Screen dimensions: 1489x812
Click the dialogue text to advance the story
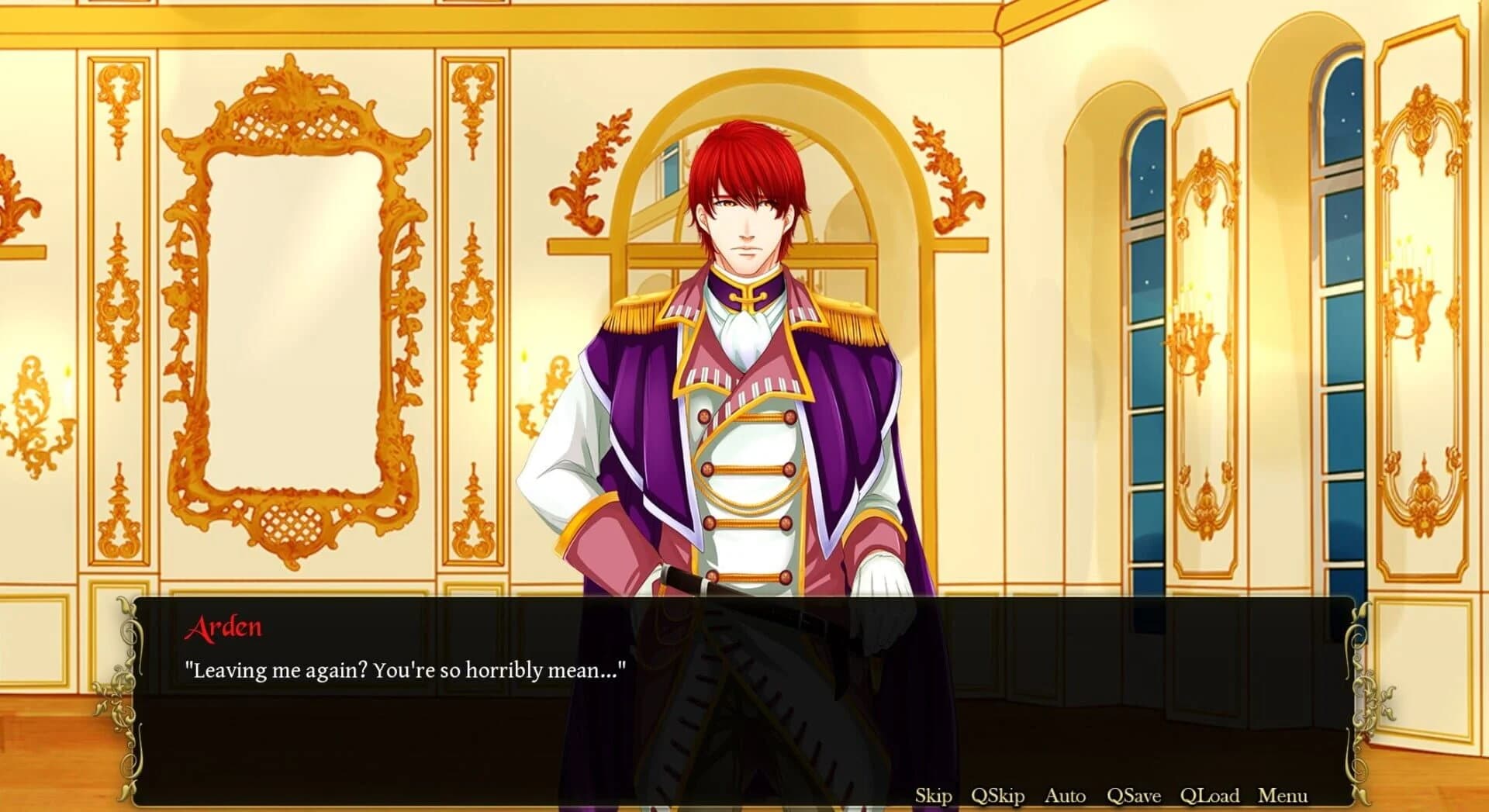click(x=406, y=667)
